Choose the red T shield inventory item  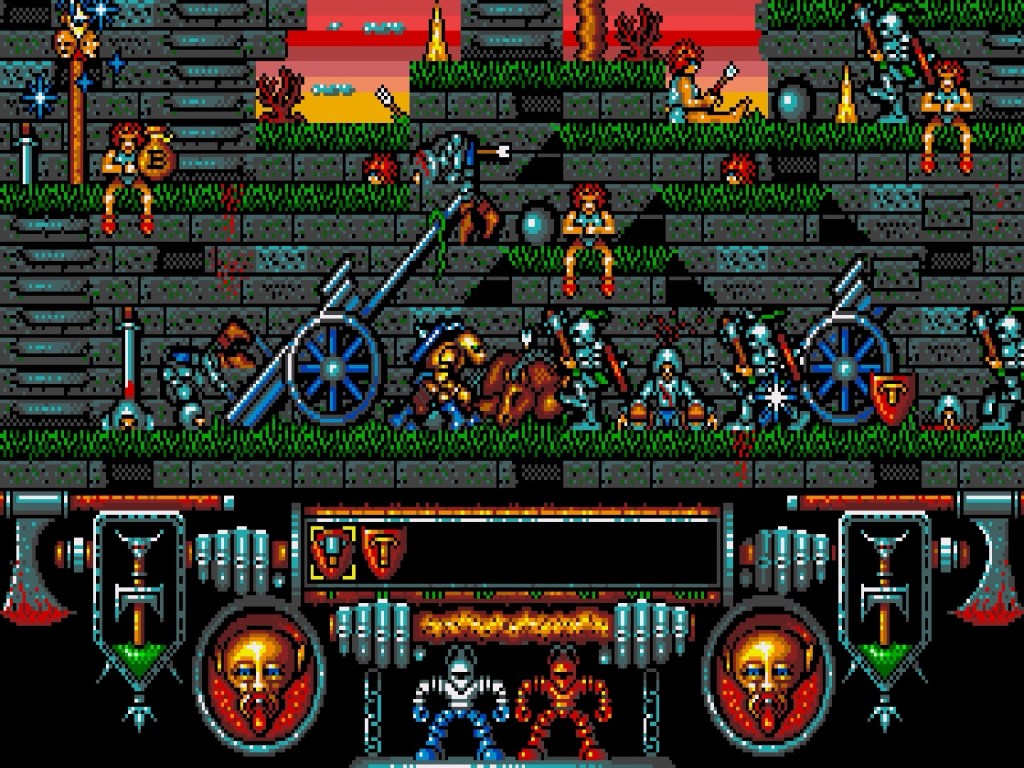click(x=383, y=553)
